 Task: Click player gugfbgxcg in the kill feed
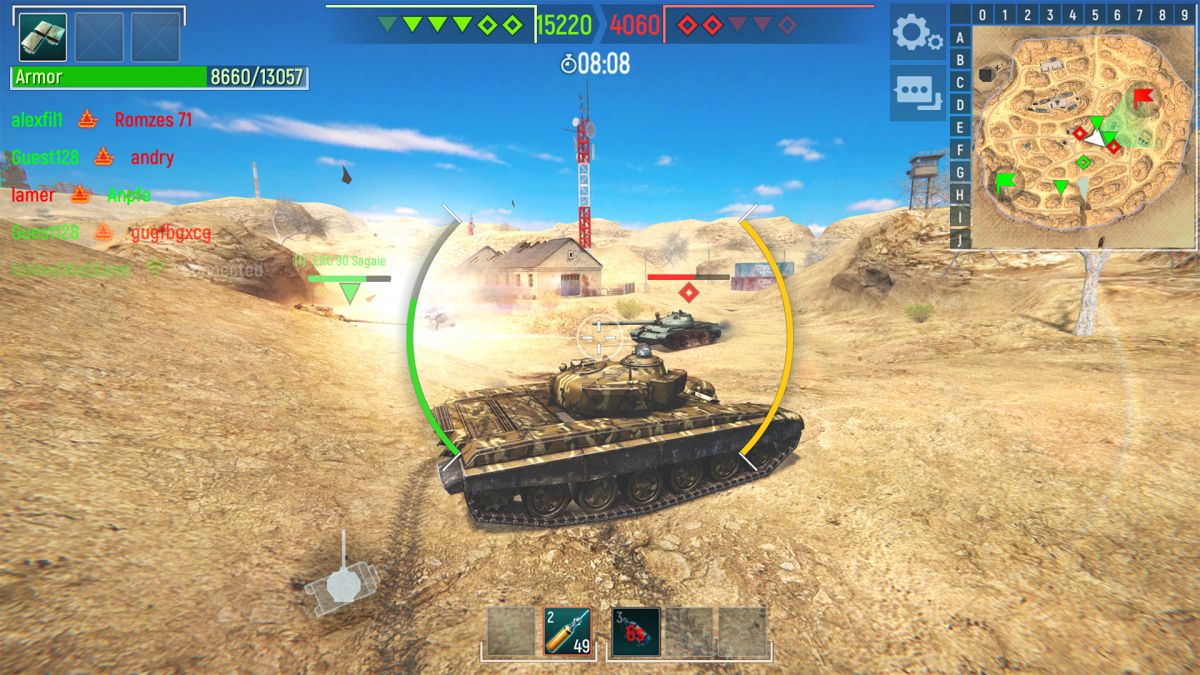coord(171,233)
